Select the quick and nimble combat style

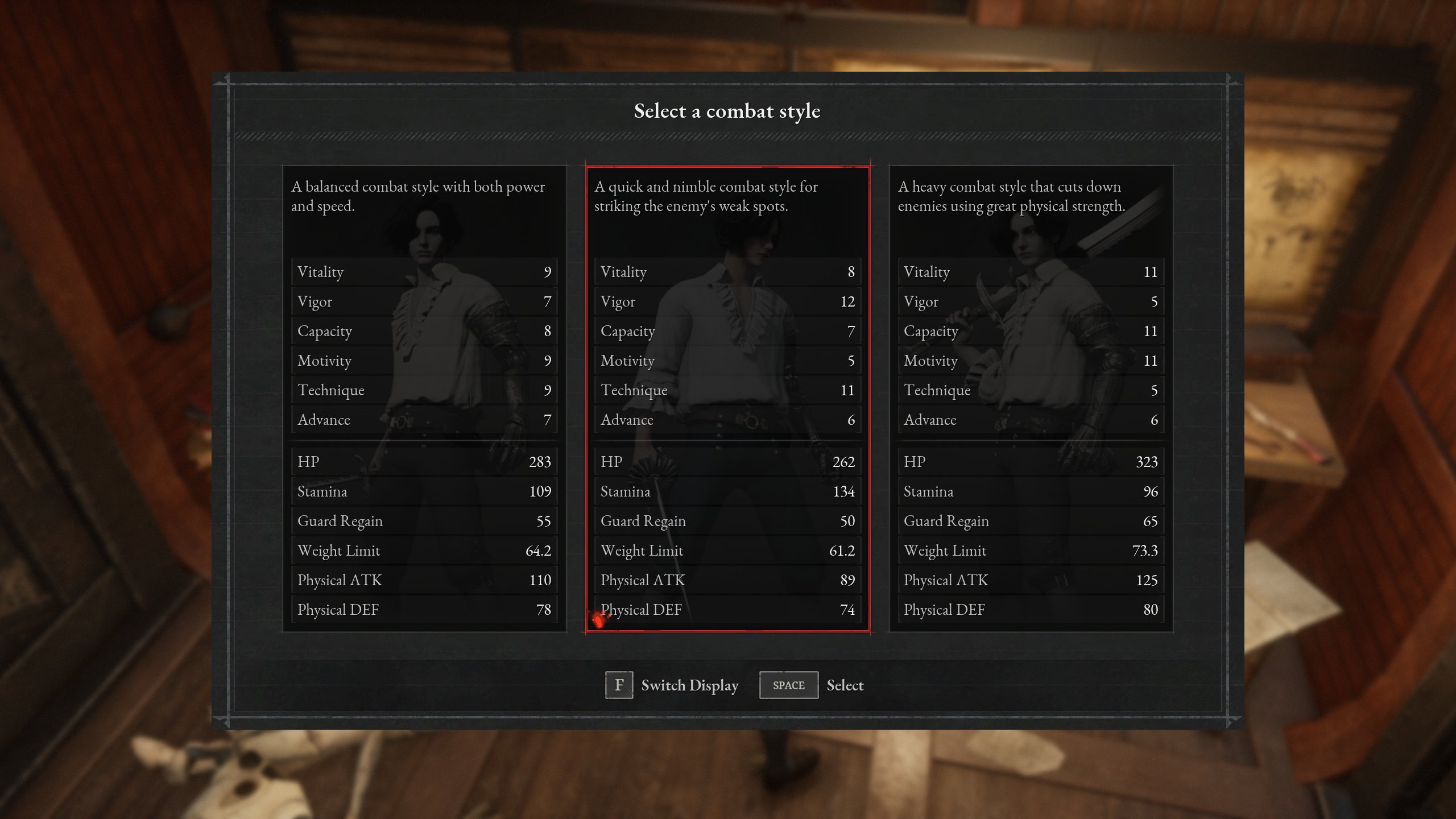click(x=728, y=398)
